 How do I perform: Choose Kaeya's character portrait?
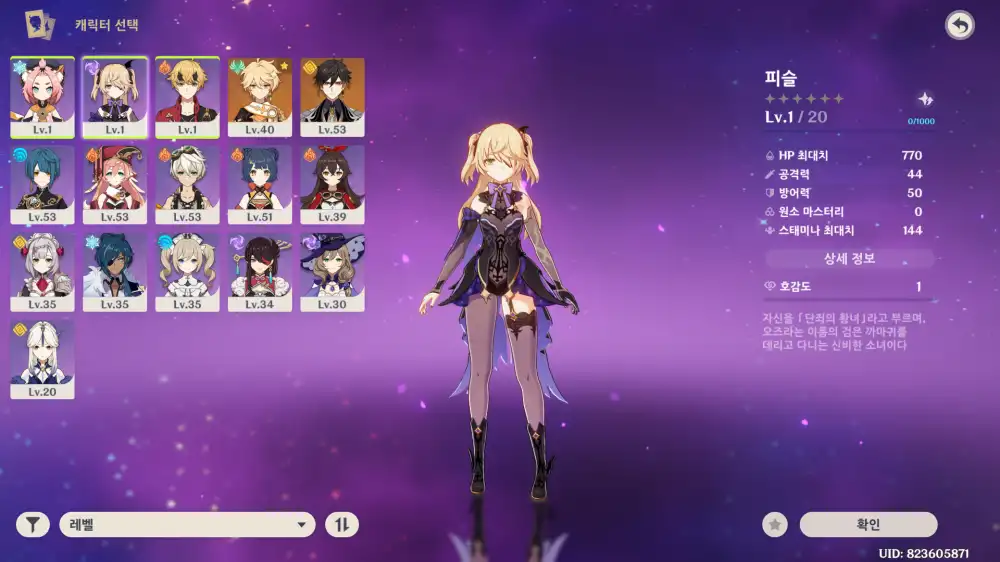click(115, 267)
